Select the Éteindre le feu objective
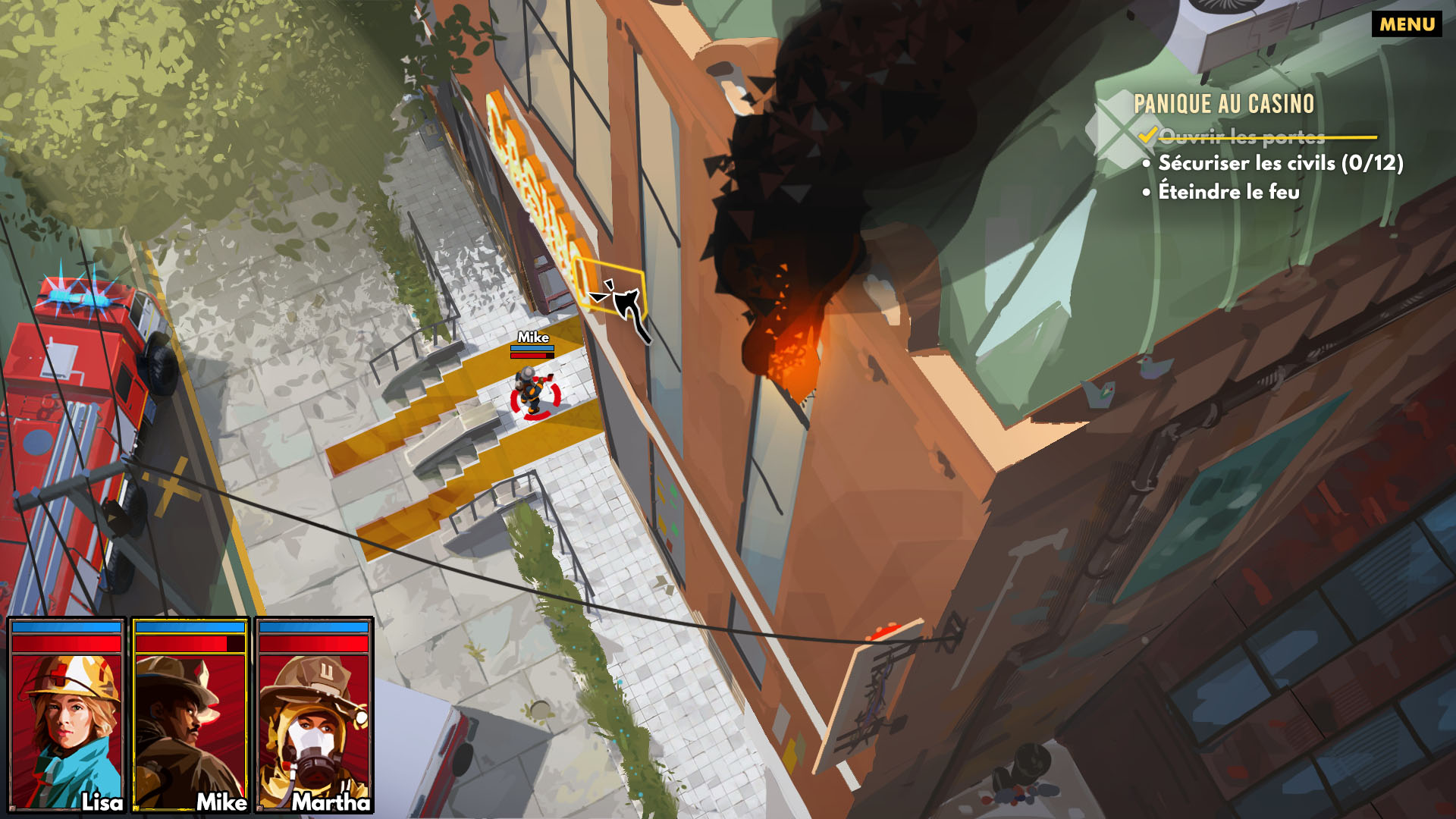The image size is (1456, 819). pos(1228,192)
